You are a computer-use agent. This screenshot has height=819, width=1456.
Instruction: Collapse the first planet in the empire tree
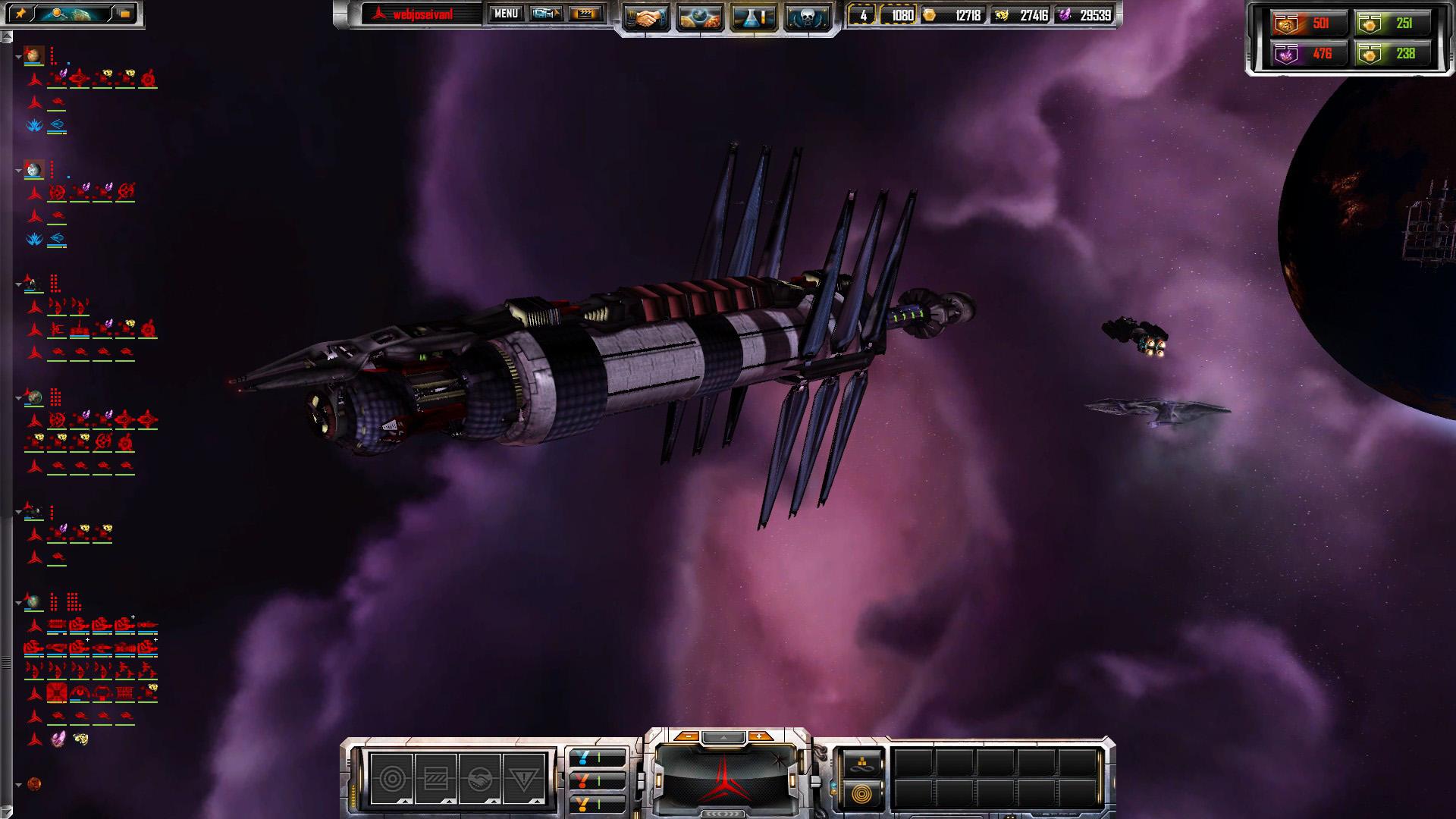tap(18, 57)
